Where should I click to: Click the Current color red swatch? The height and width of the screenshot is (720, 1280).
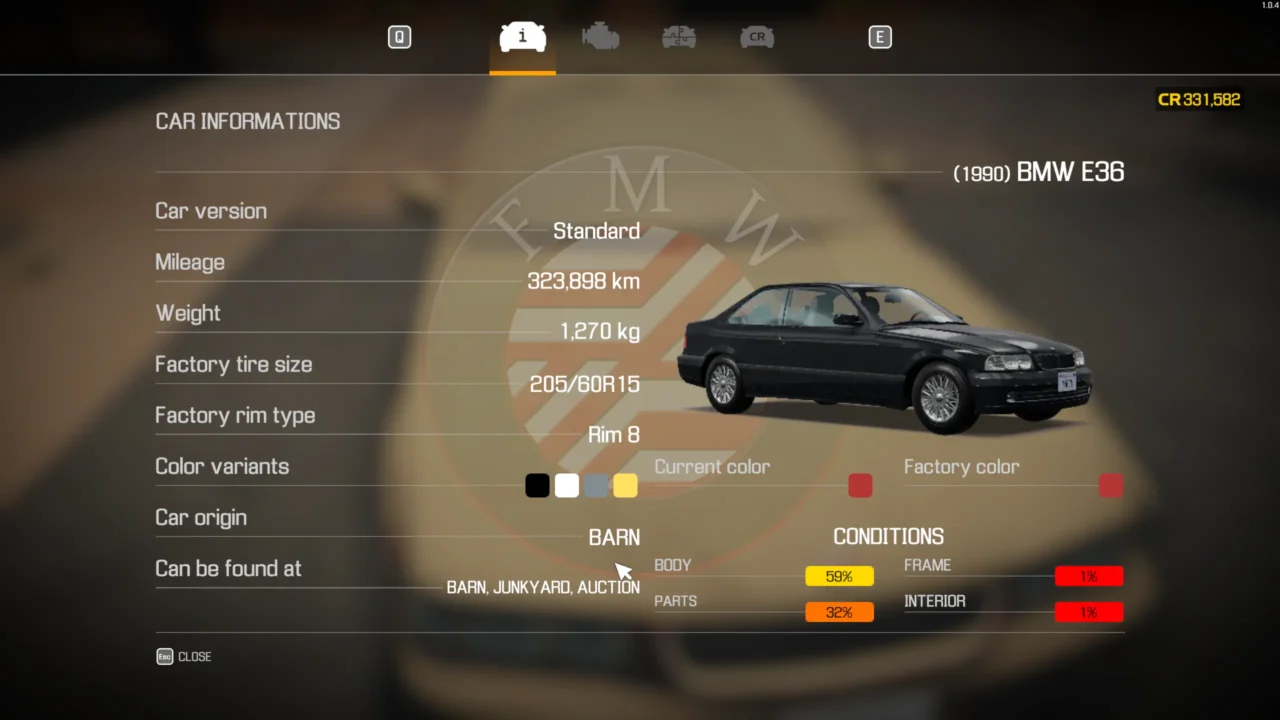pyautogui.click(x=859, y=485)
